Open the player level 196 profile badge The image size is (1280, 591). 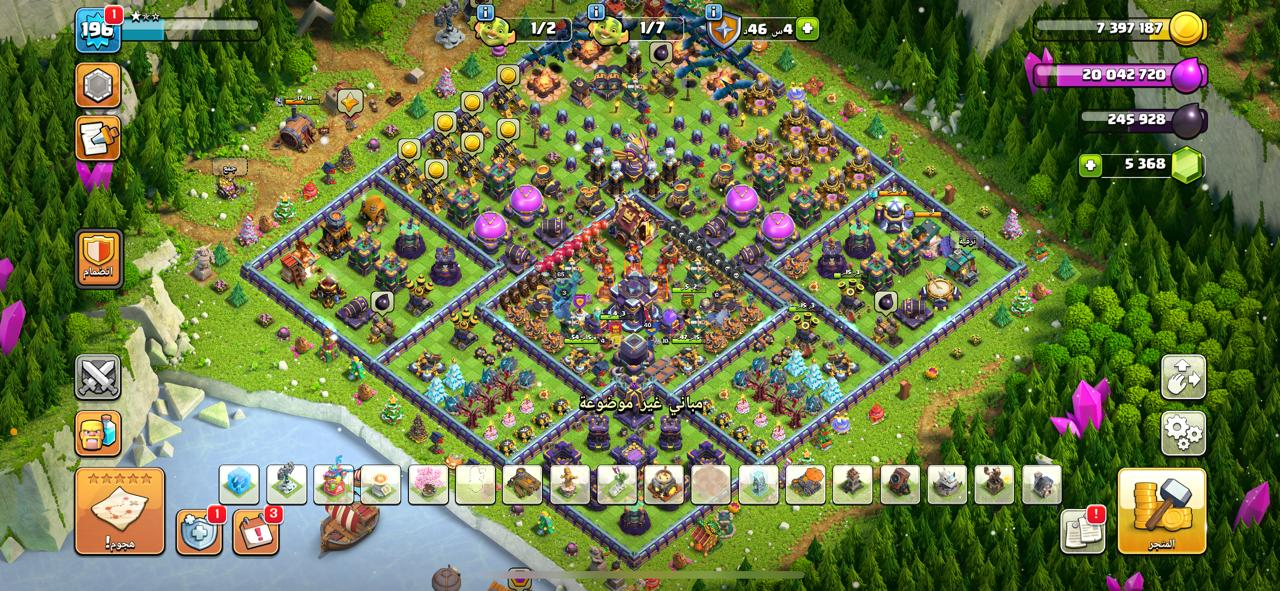tap(98, 31)
